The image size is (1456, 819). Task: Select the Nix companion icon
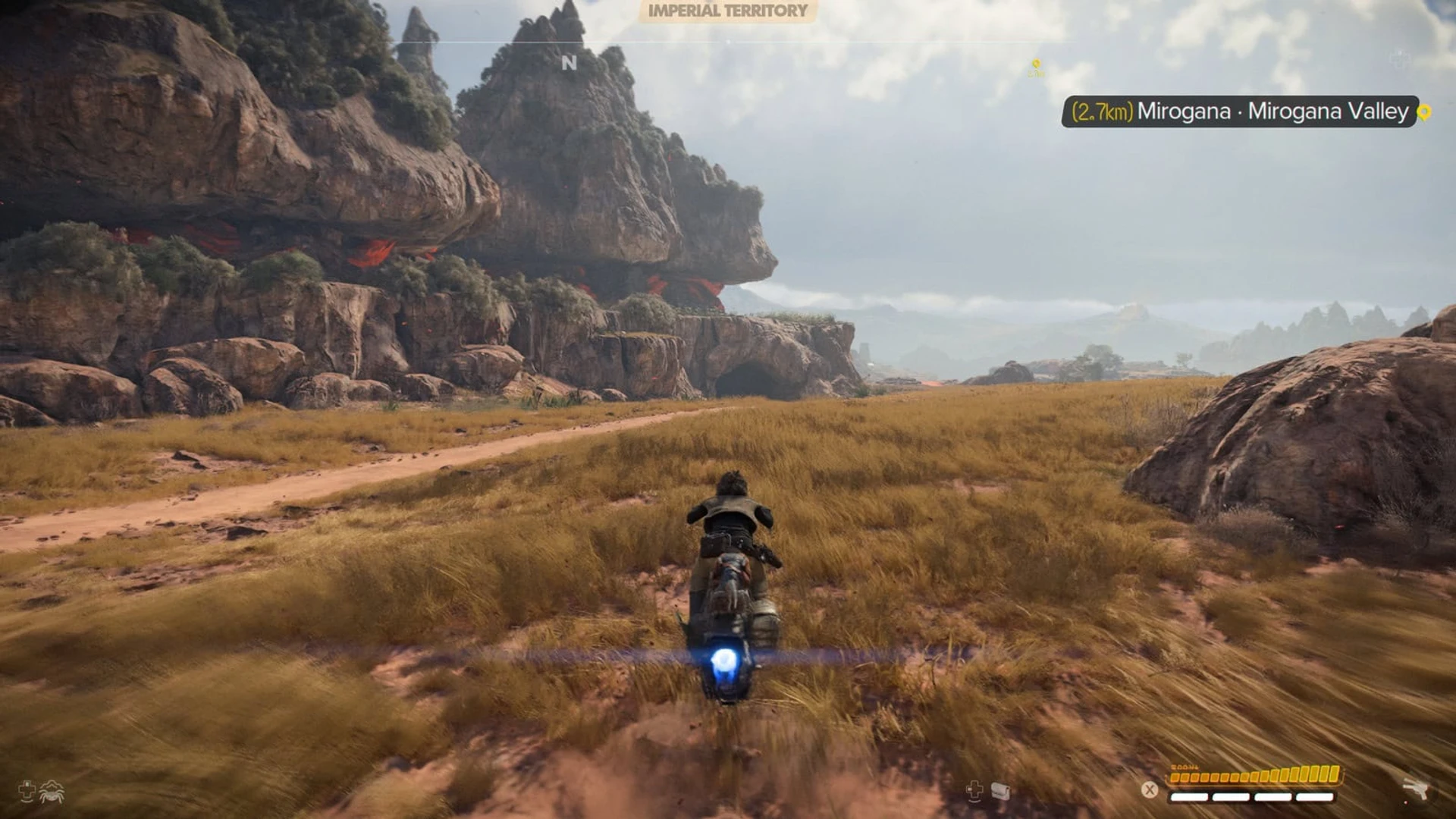[x=52, y=792]
